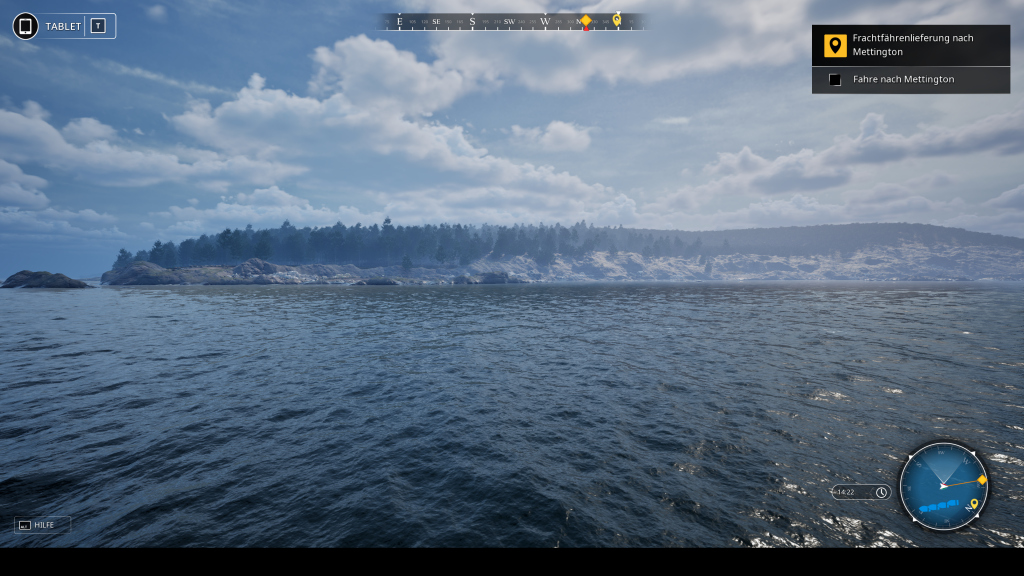Click the HILFE help button
The image size is (1024, 576).
click(x=42, y=524)
